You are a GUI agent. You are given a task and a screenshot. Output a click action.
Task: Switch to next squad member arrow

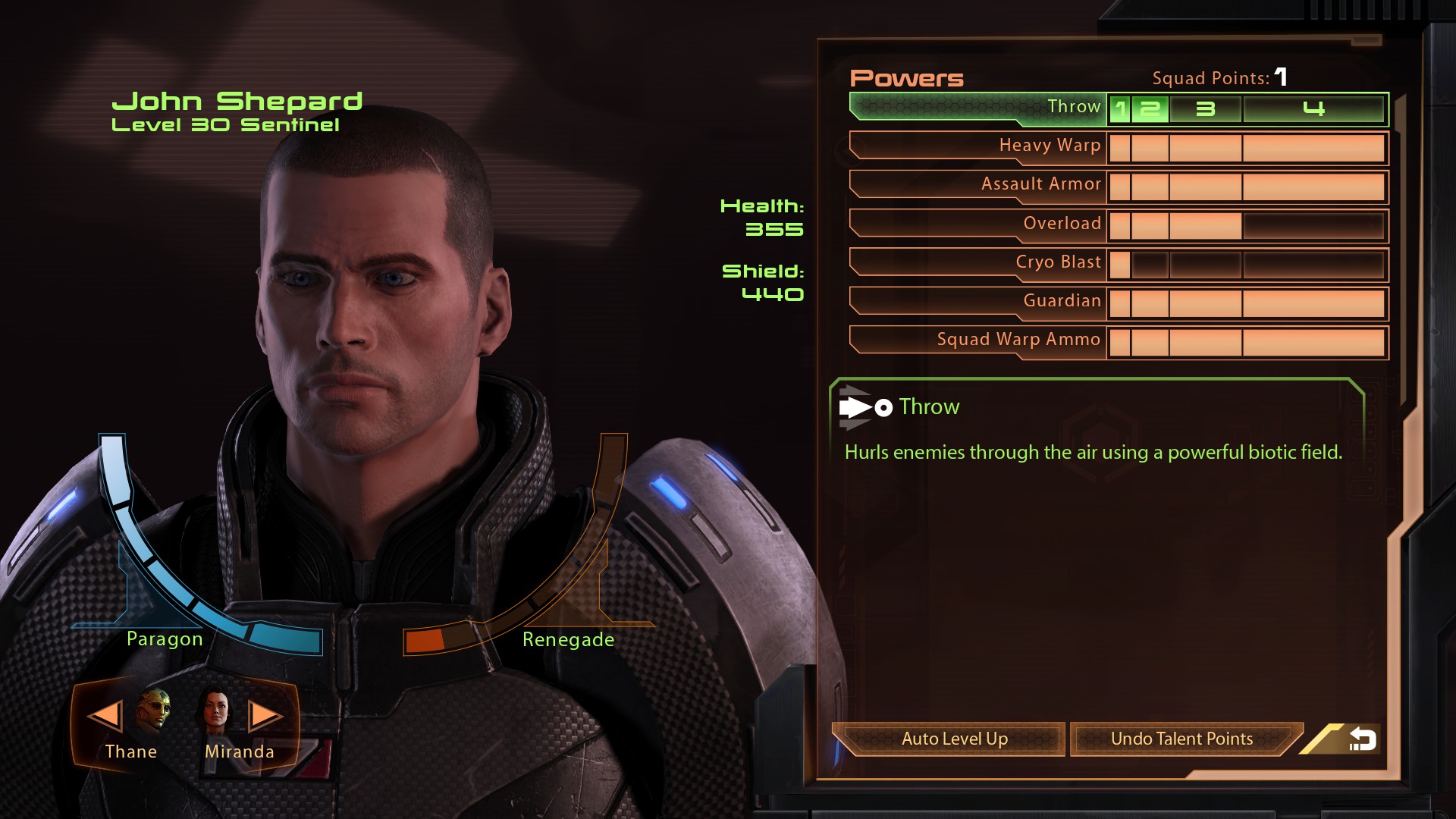[265, 715]
